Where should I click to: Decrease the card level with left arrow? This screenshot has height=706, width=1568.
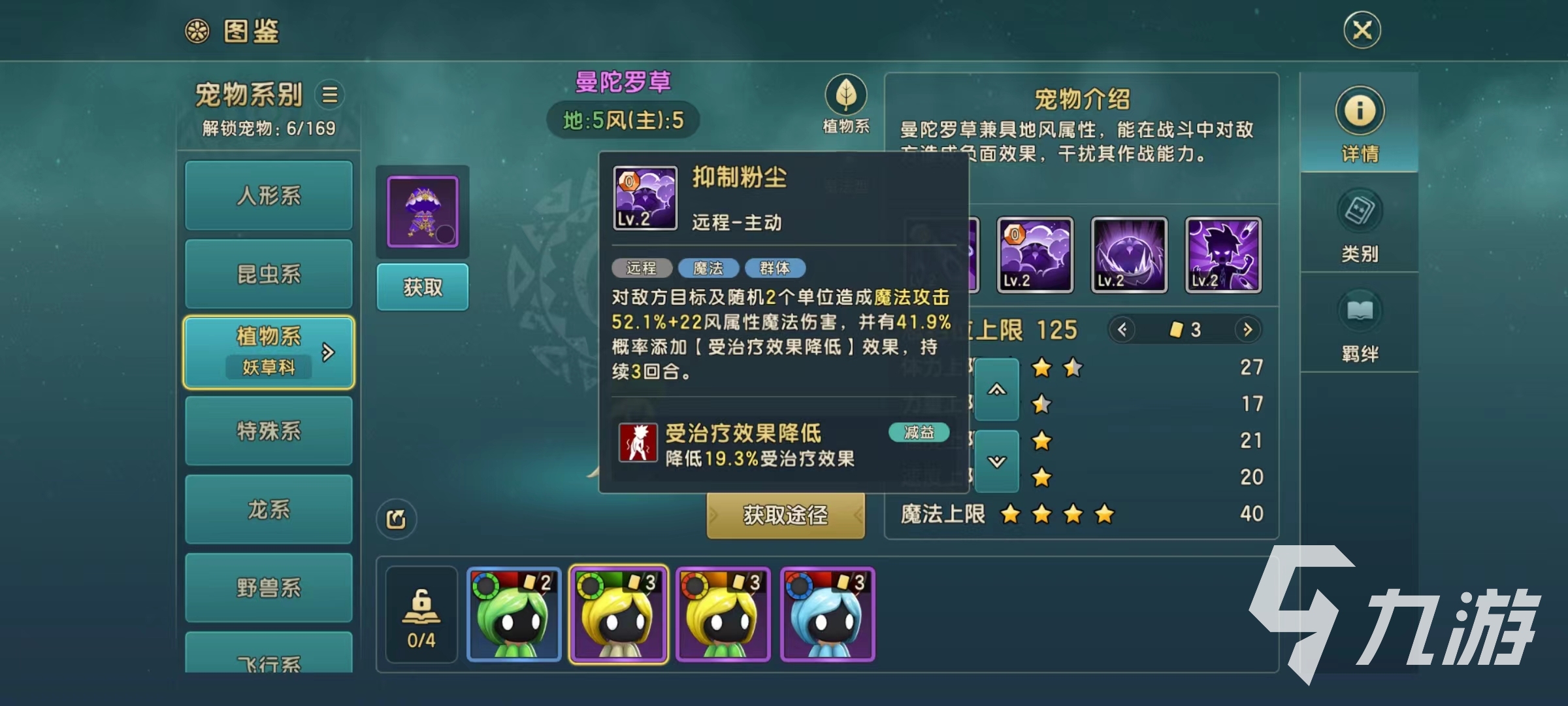tap(1122, 329)
